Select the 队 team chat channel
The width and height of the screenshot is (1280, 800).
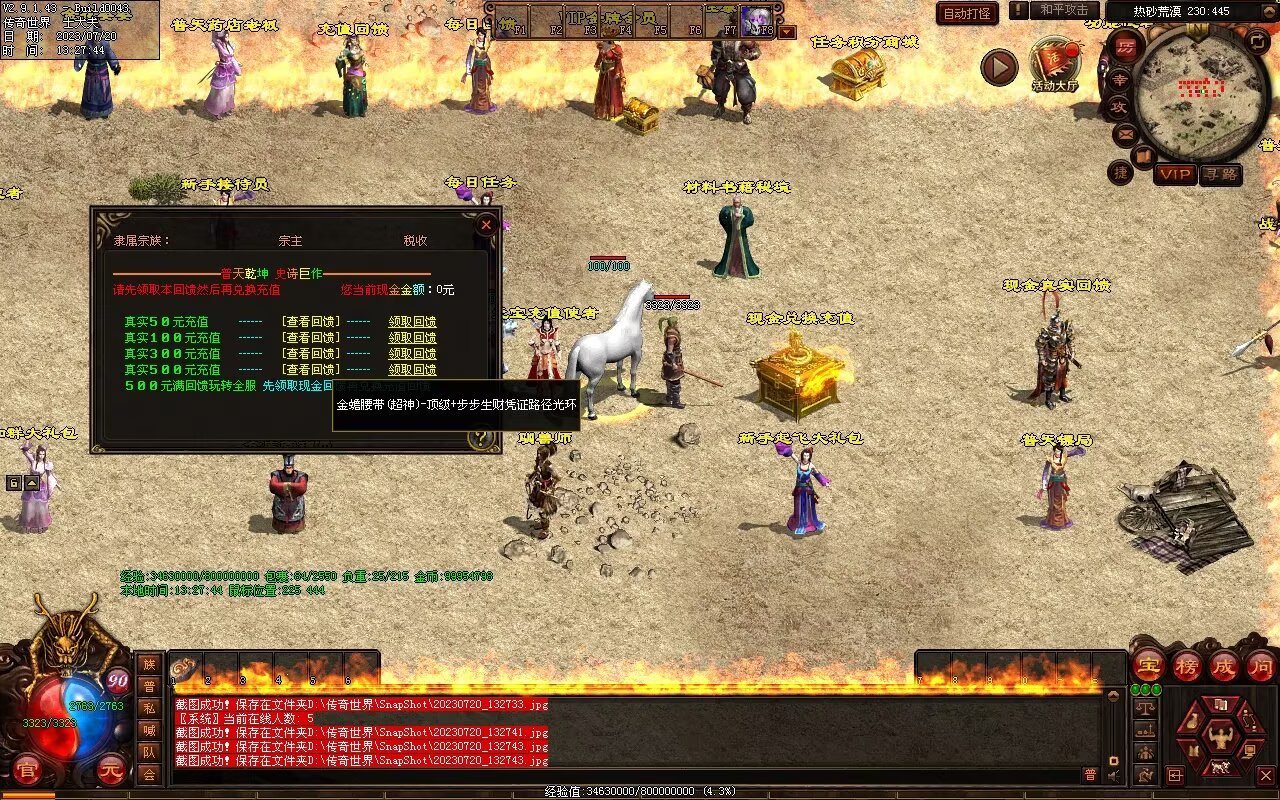tap(149, 752)
